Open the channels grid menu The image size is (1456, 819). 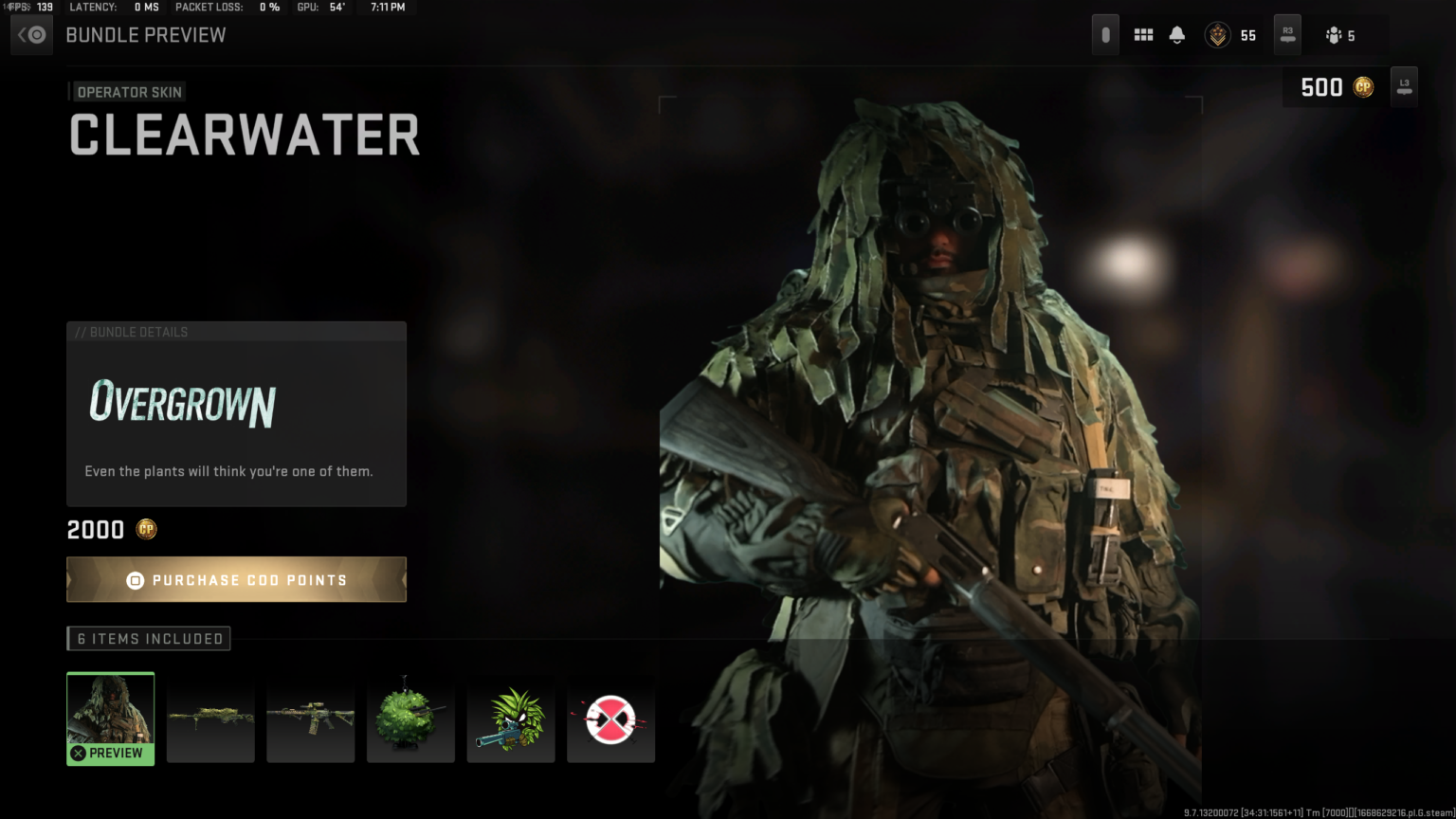[x=1143, y=34]
